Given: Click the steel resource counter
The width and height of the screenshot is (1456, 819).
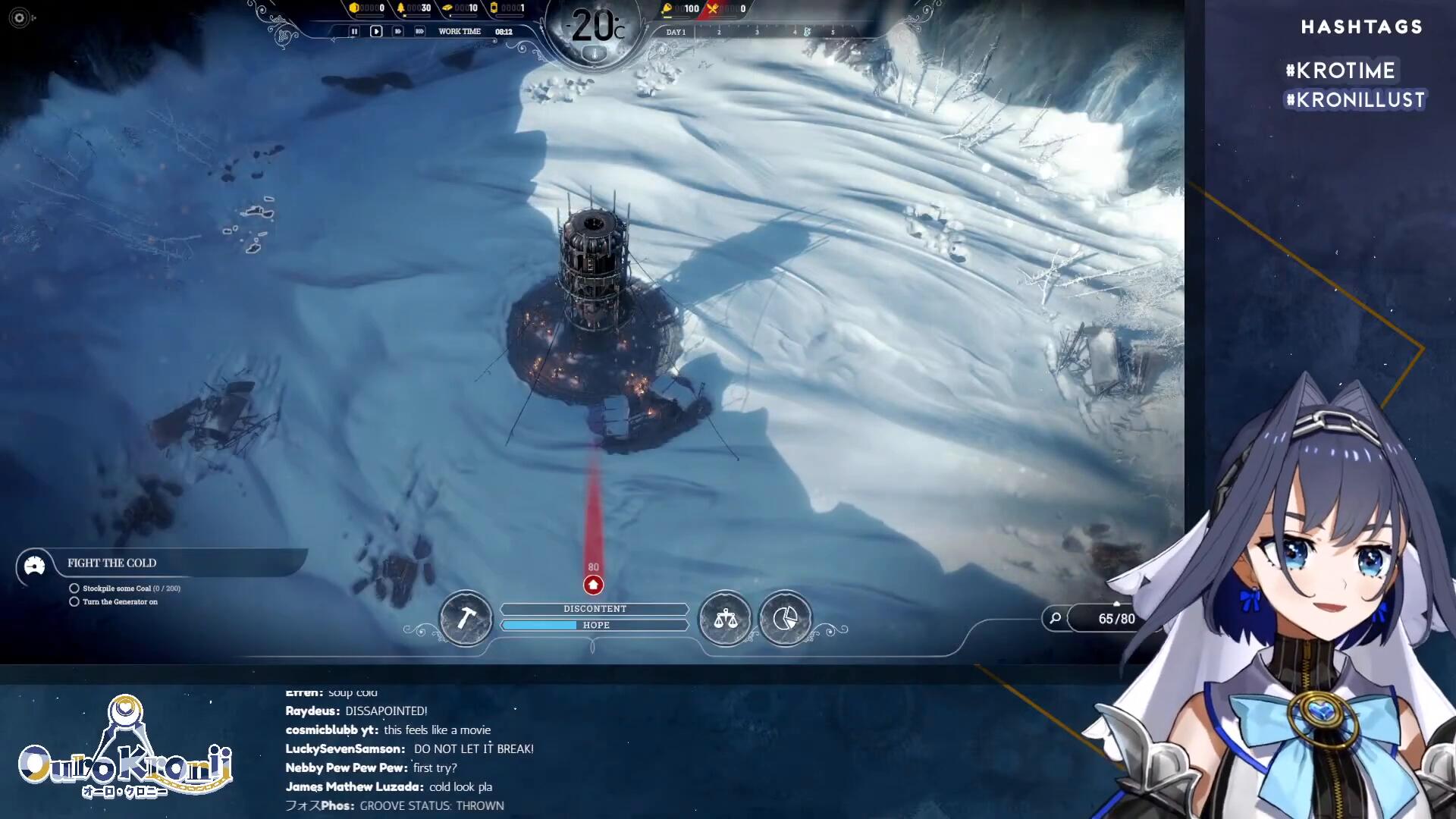Looking at the screenshot, I should (x=460, y=8).
